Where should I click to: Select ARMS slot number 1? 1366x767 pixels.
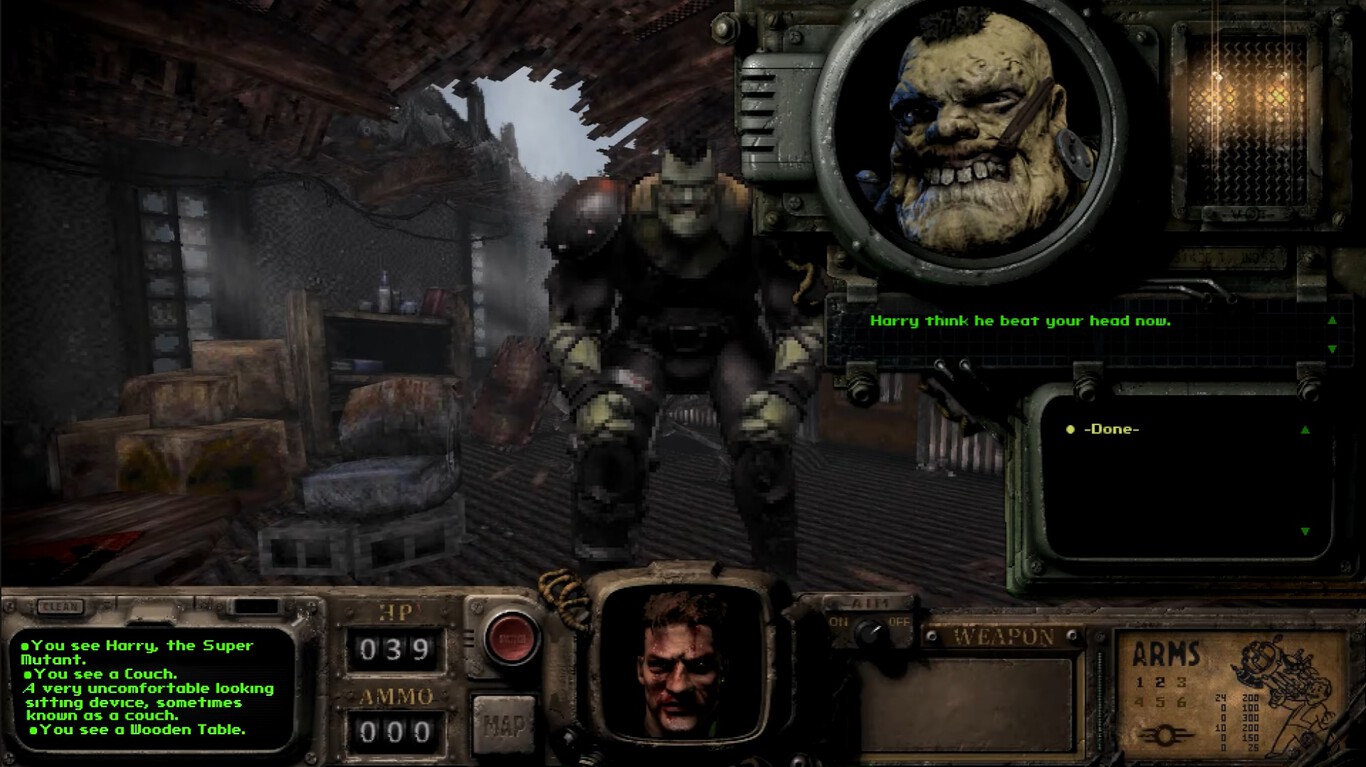point(1139,682)
